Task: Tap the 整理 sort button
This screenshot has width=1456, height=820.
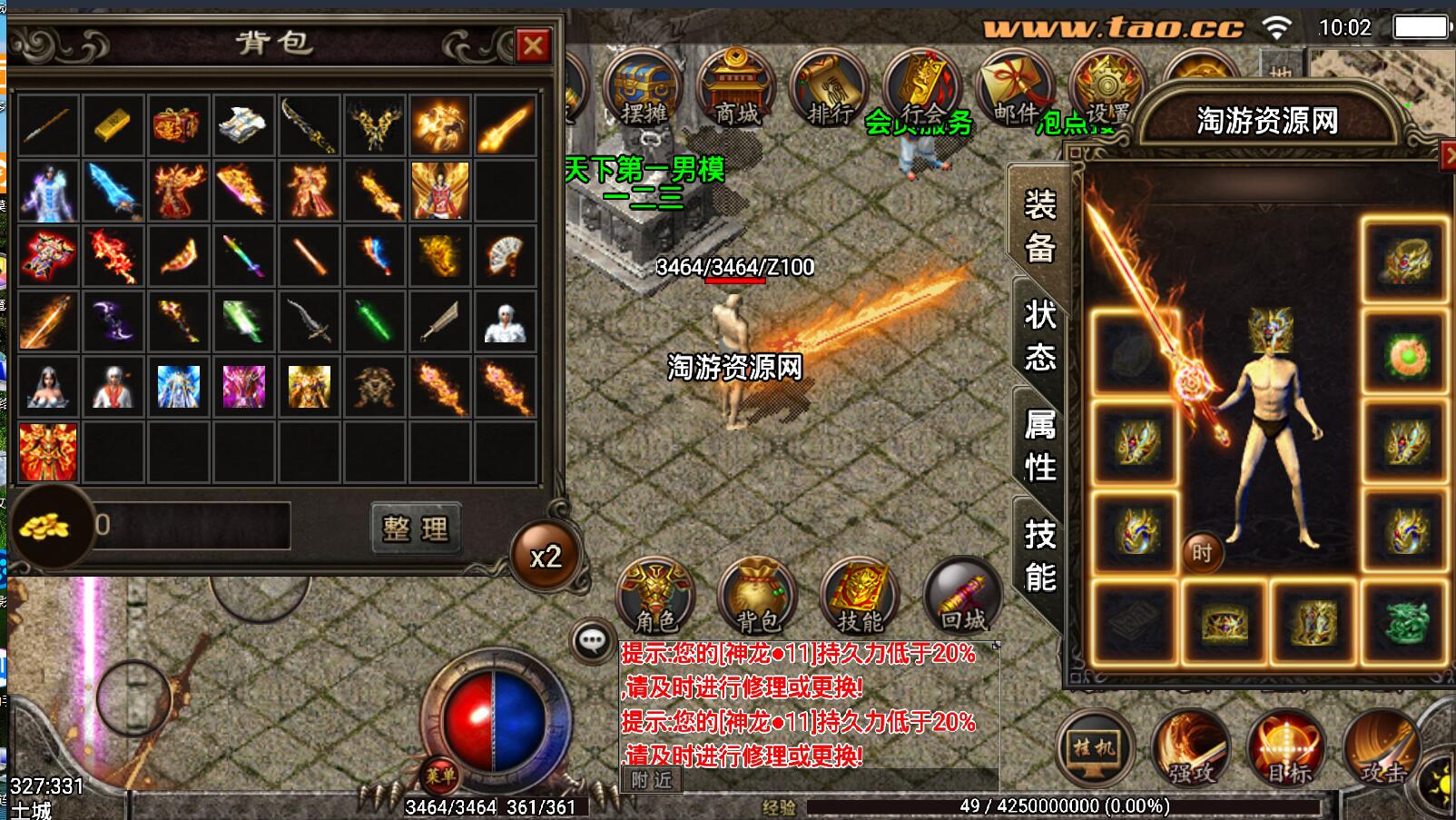Action: point(416,529)
